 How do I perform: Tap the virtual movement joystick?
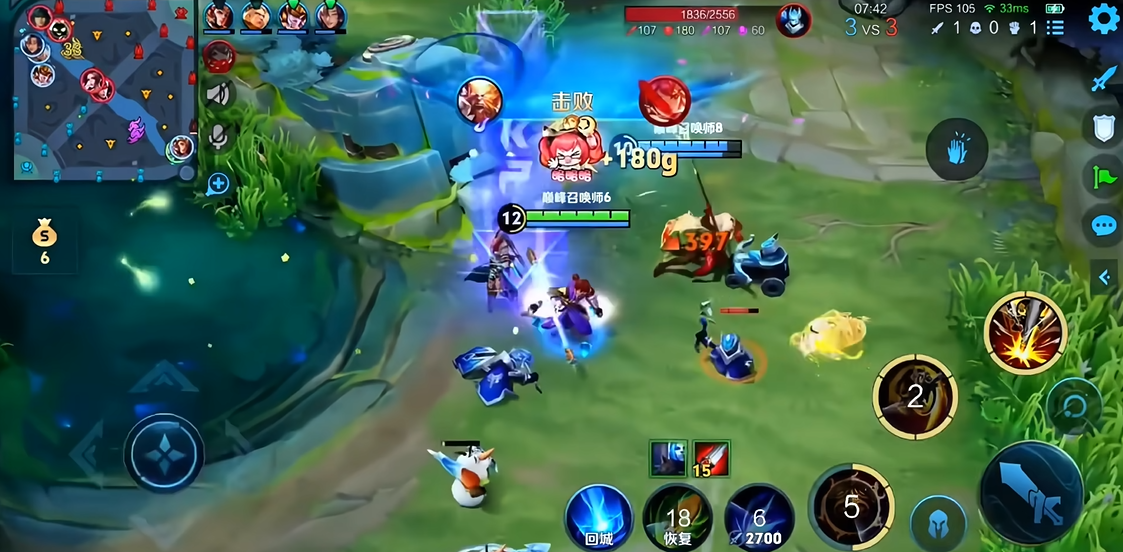pos(164,453)
